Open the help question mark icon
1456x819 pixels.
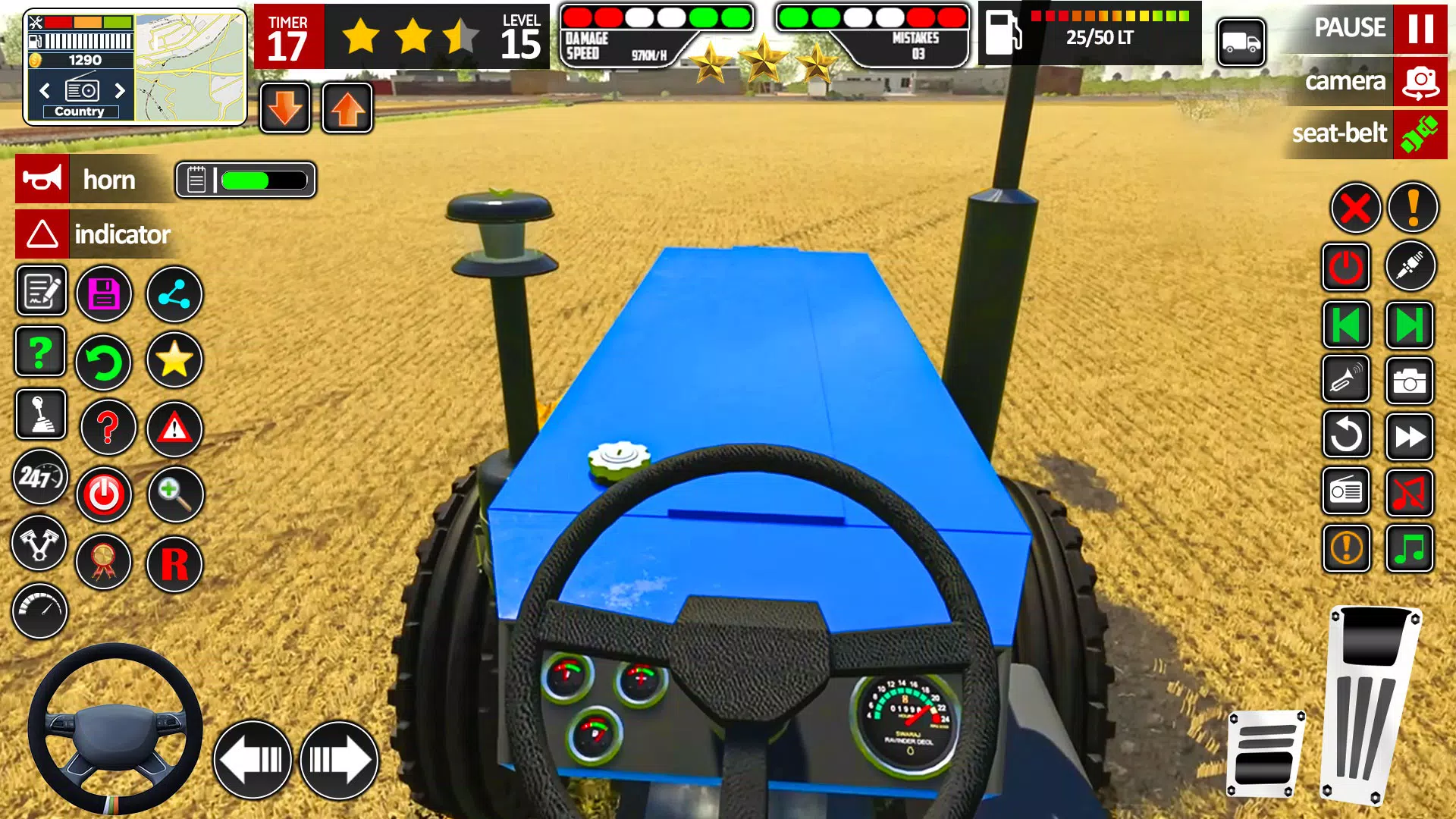tap(39, 351)
